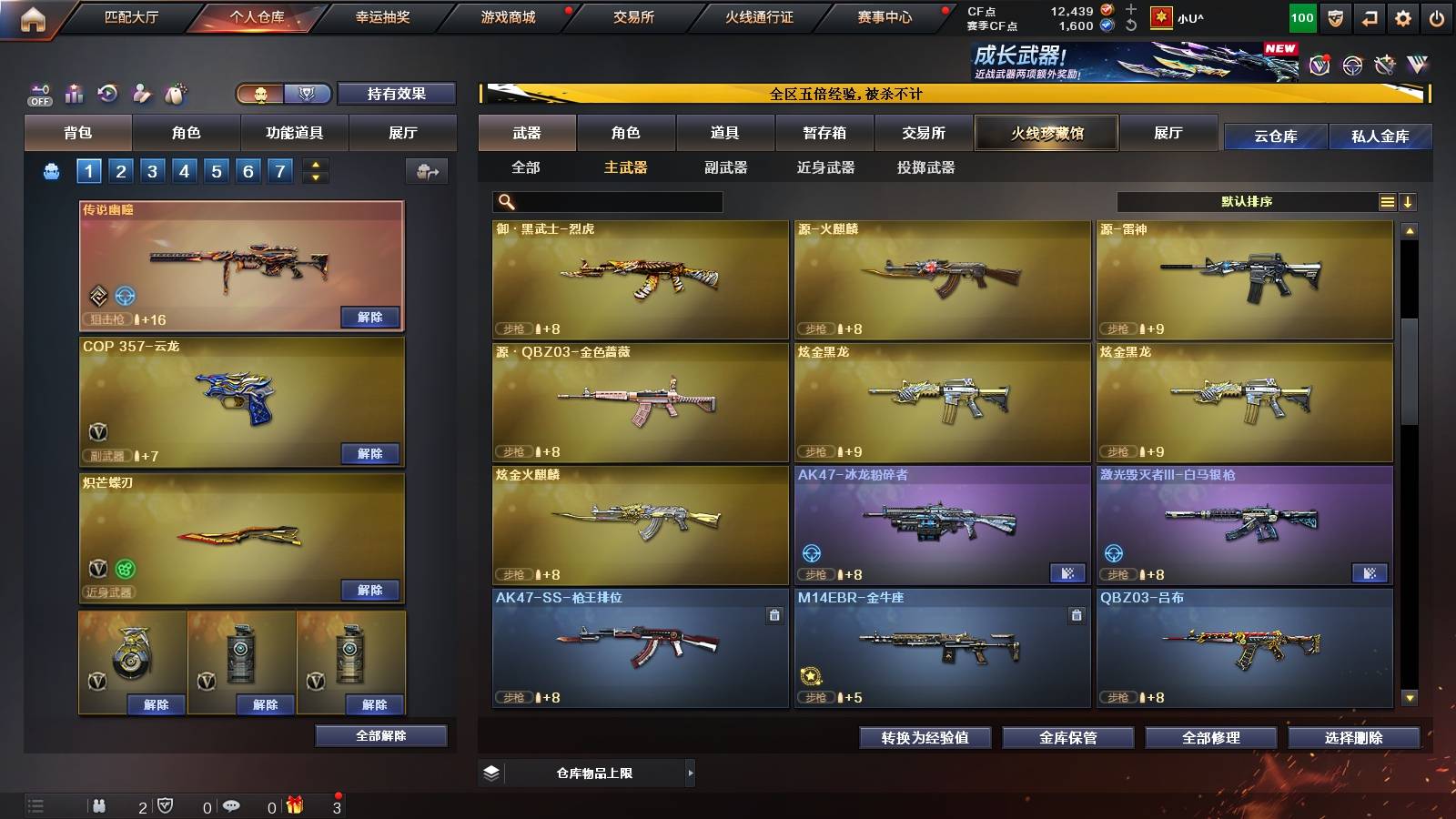
Task: Toggle the OFF key effect switch
Action: (38, 93)
